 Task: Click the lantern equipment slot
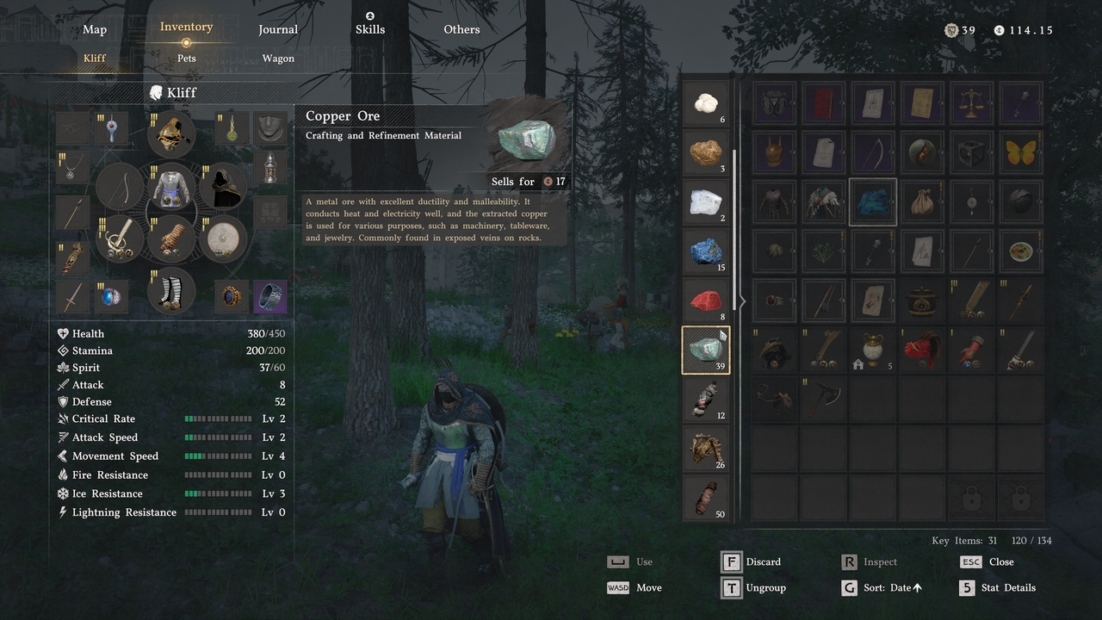[x=270, y=170]
